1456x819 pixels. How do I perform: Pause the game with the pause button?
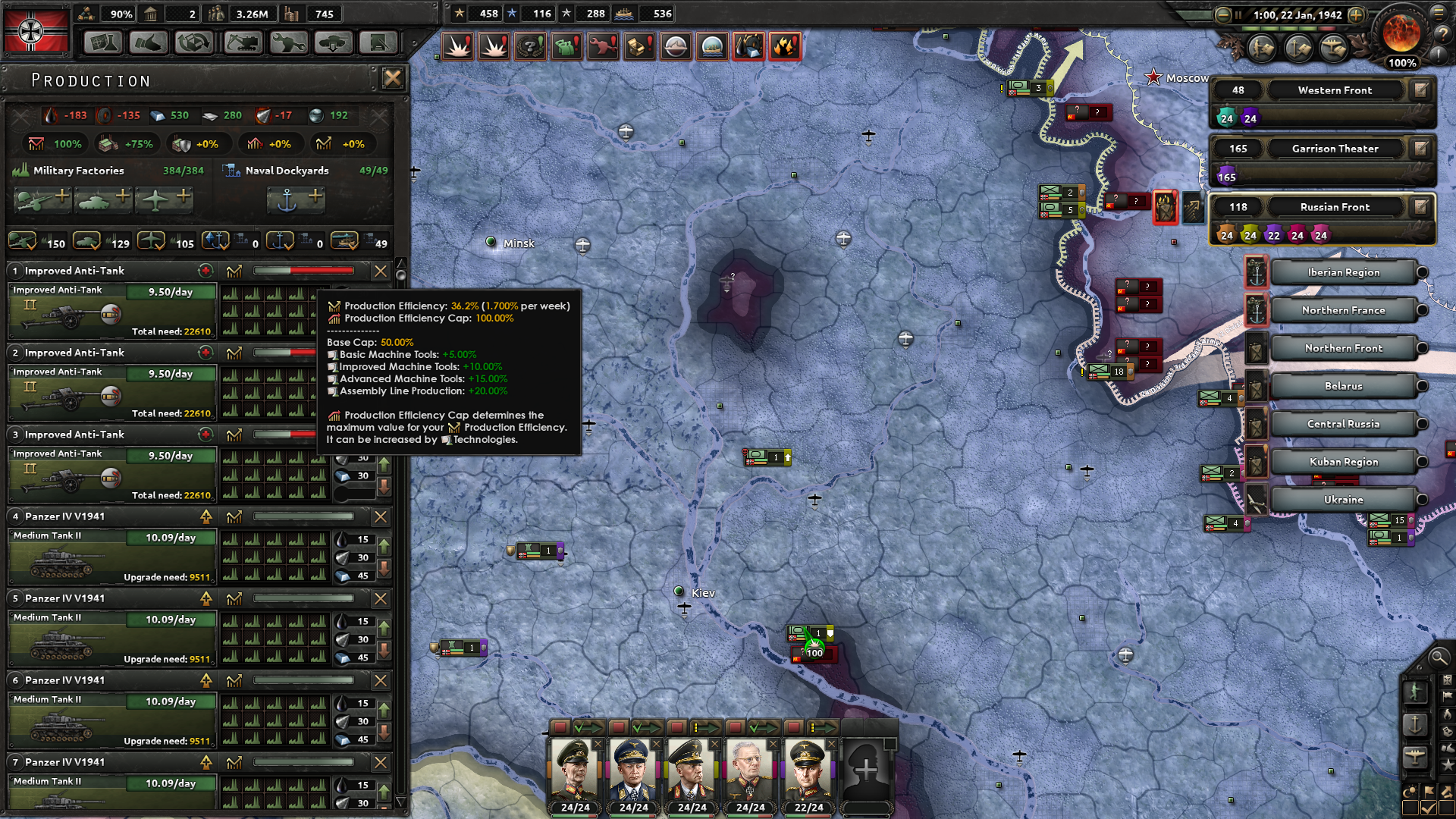[1238, 14]
